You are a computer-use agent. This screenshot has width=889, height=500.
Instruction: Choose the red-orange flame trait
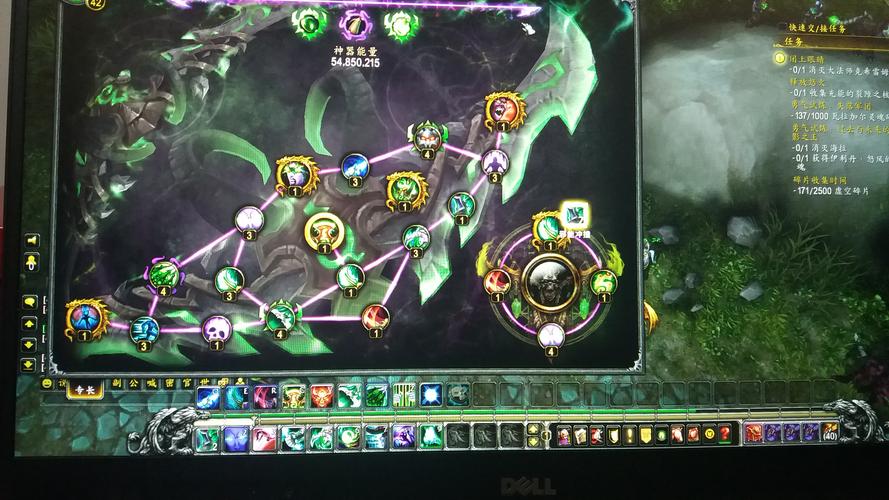click(x=375, y=318)
